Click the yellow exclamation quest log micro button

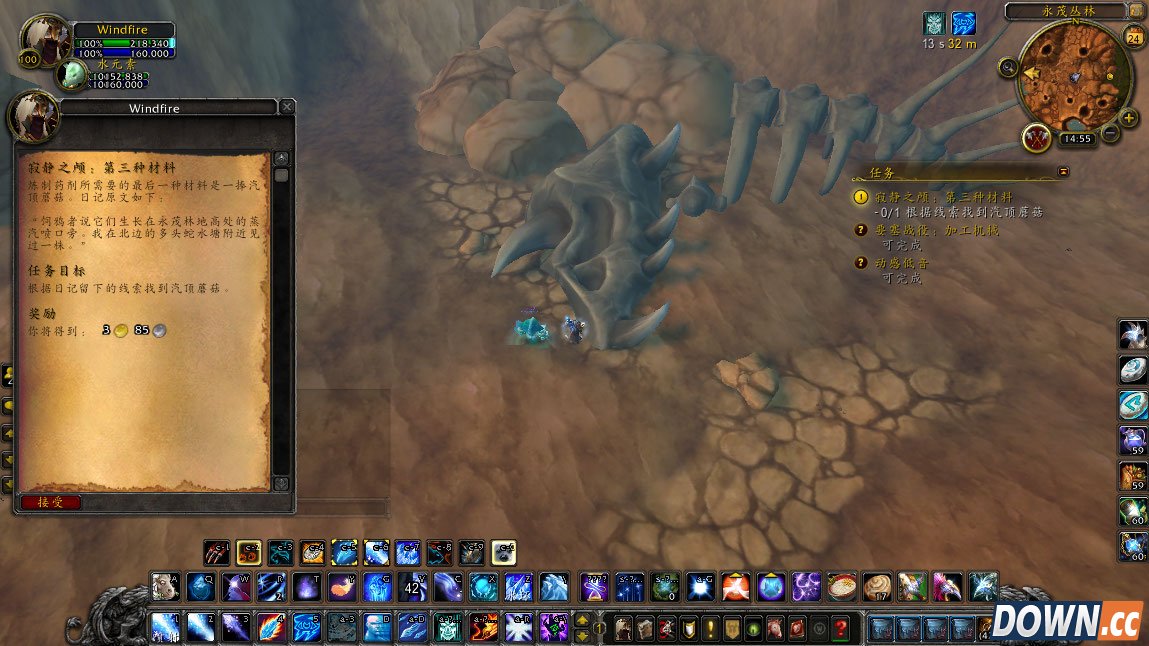pyautogui.click(x=710, y=628)
